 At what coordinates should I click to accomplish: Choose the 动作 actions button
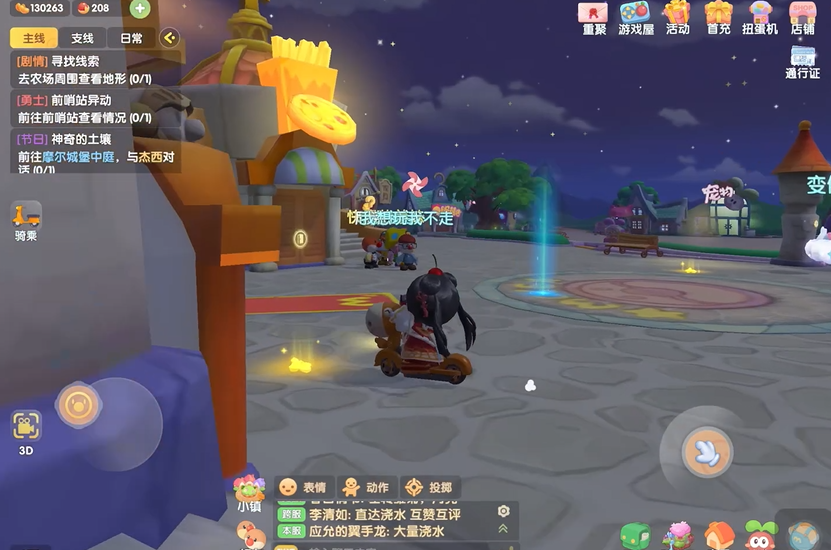pyautogui.click(x=365, y=487)
